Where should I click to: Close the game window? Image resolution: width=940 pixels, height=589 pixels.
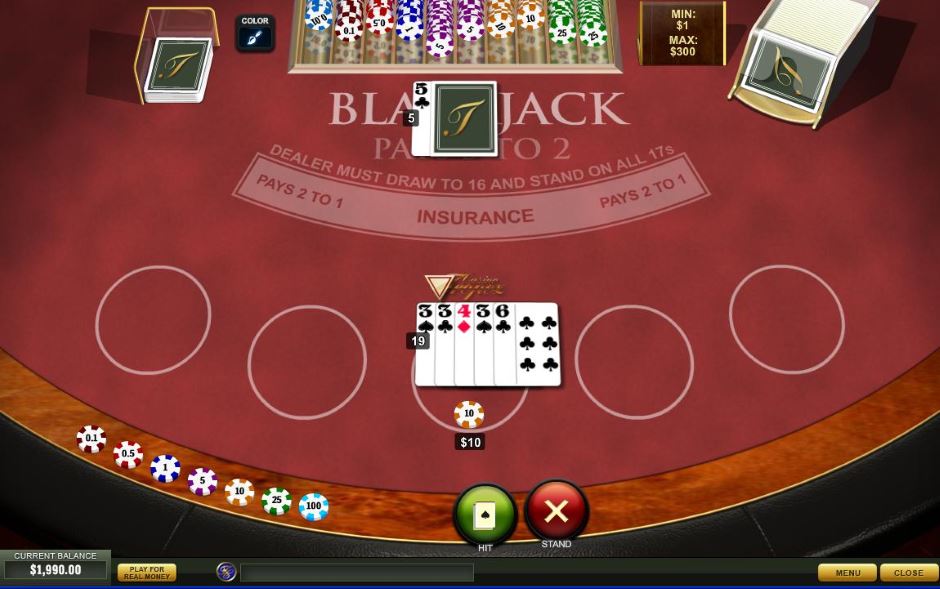click(x=908, y=572)
